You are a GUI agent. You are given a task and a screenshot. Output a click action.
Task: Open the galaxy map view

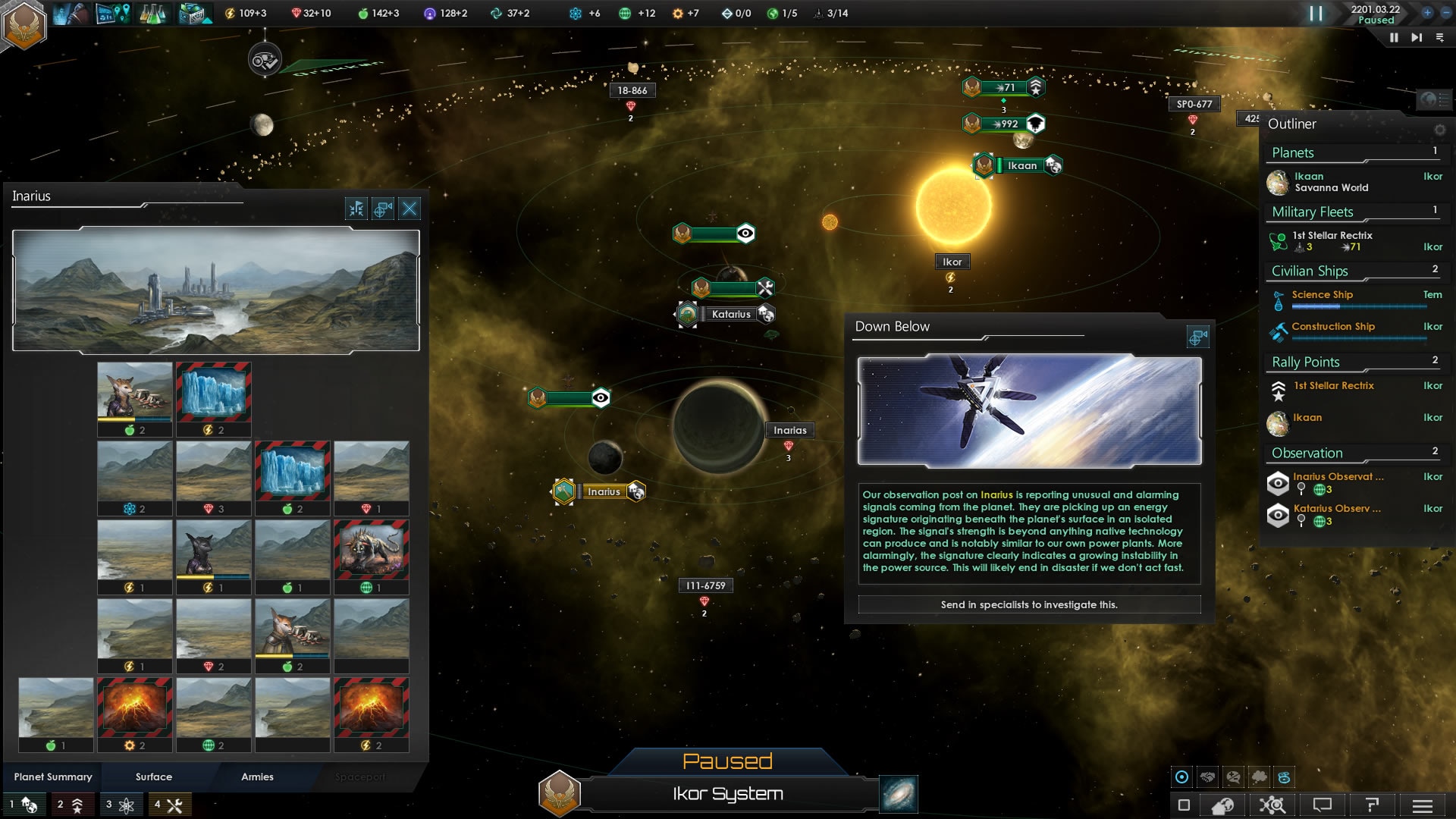899,794
